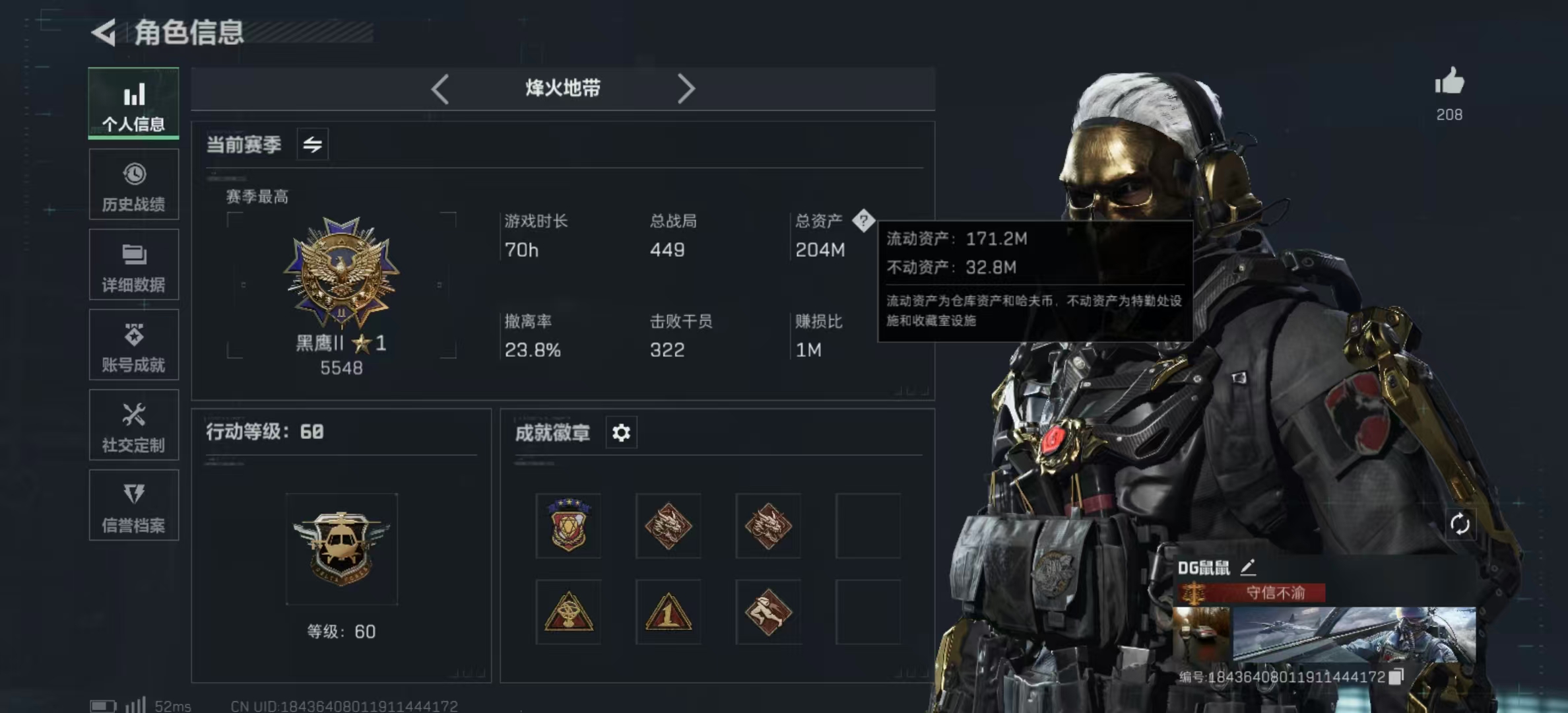Image resolution: width=1568 pixels, height=713 pixels.
Task: Open the 账号成就 panel
Action: (134, 345)
